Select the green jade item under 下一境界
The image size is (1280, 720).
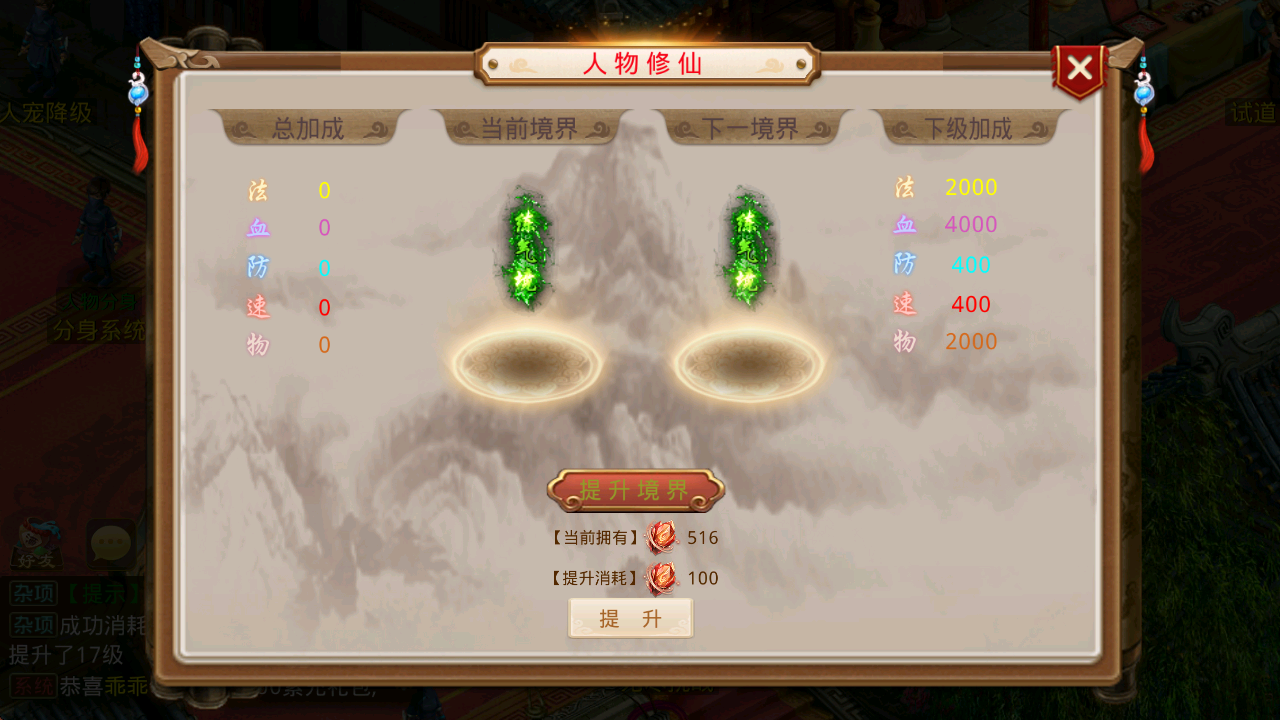tap(745, 248)
